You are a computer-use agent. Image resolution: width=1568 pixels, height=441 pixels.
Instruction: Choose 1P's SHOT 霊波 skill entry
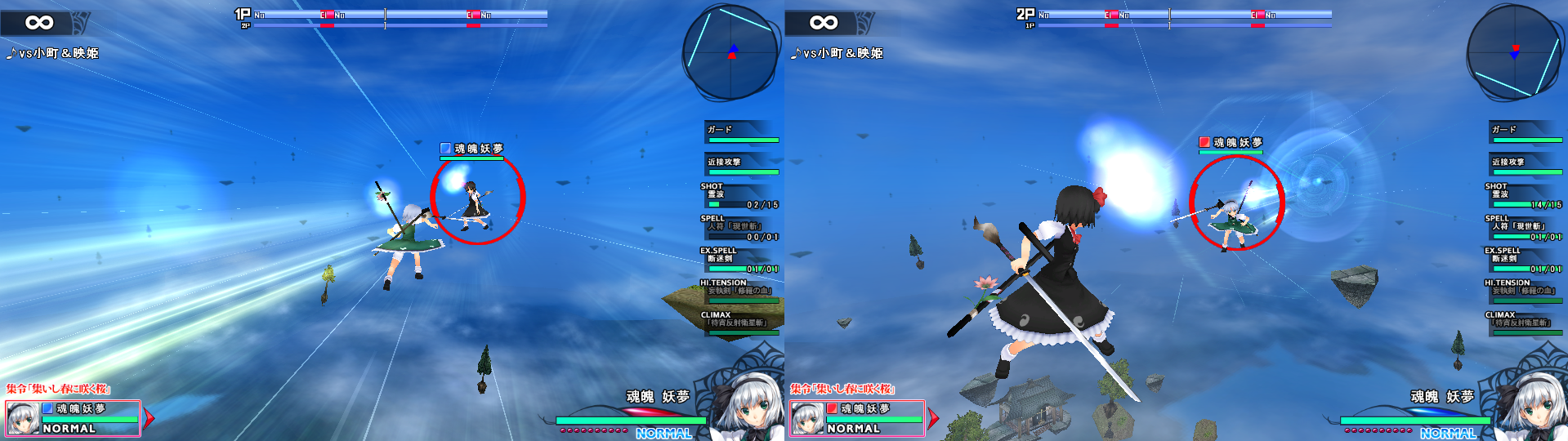coord(739,196)
